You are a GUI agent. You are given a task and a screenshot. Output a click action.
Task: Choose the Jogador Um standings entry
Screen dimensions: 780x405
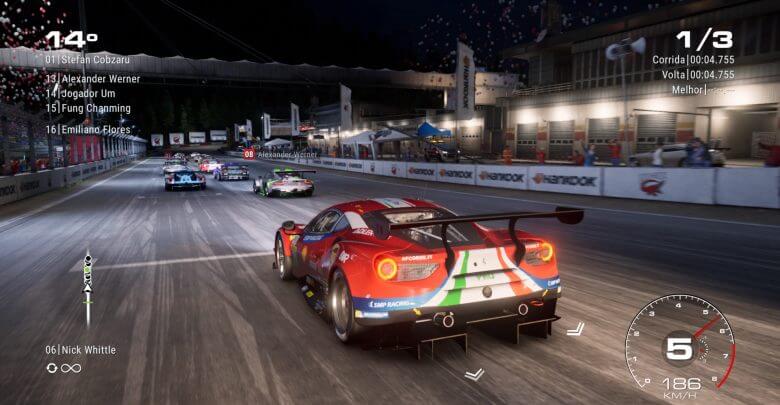(83, 93)
